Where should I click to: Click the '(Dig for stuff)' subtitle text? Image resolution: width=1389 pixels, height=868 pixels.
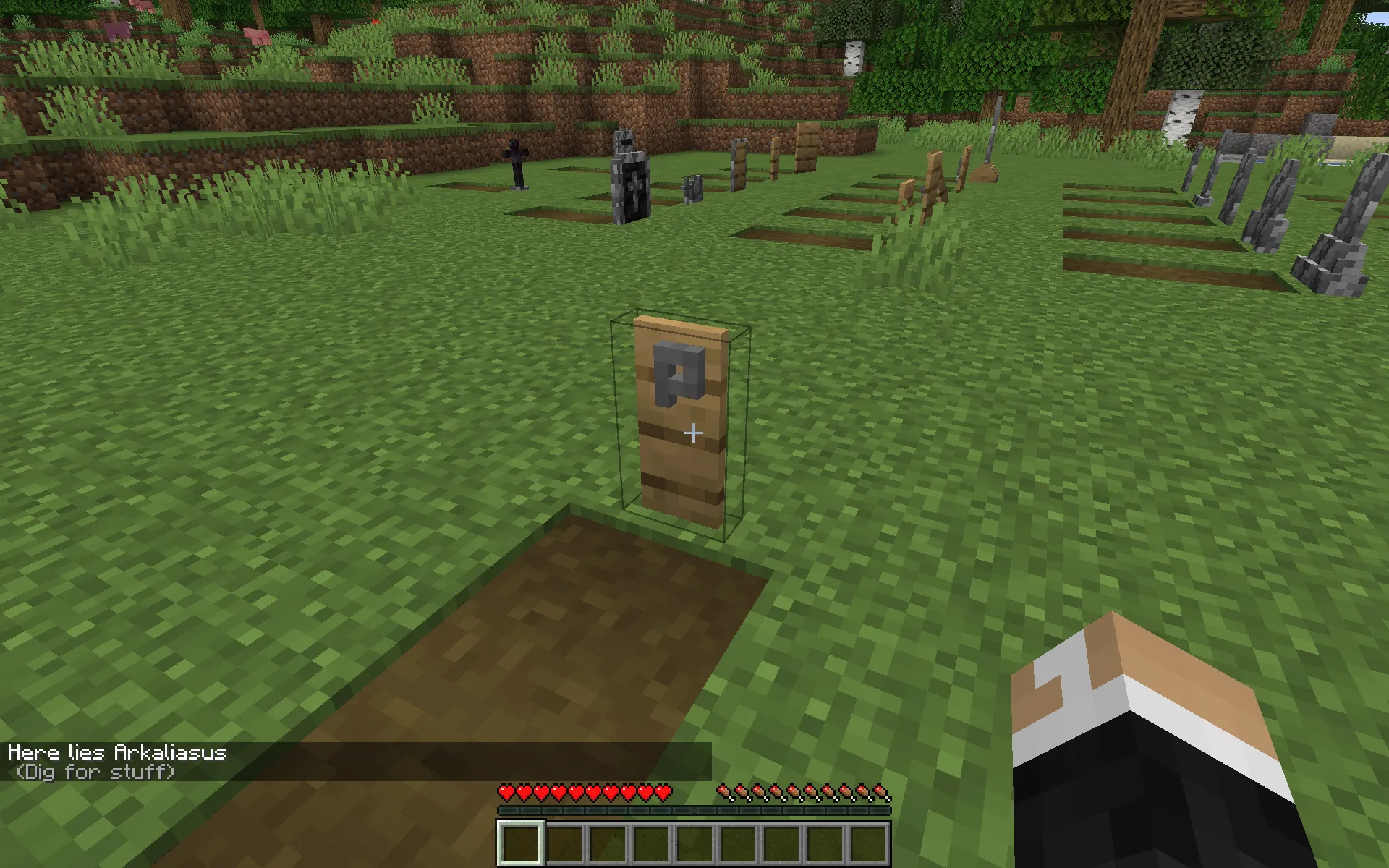coord(94,771)
